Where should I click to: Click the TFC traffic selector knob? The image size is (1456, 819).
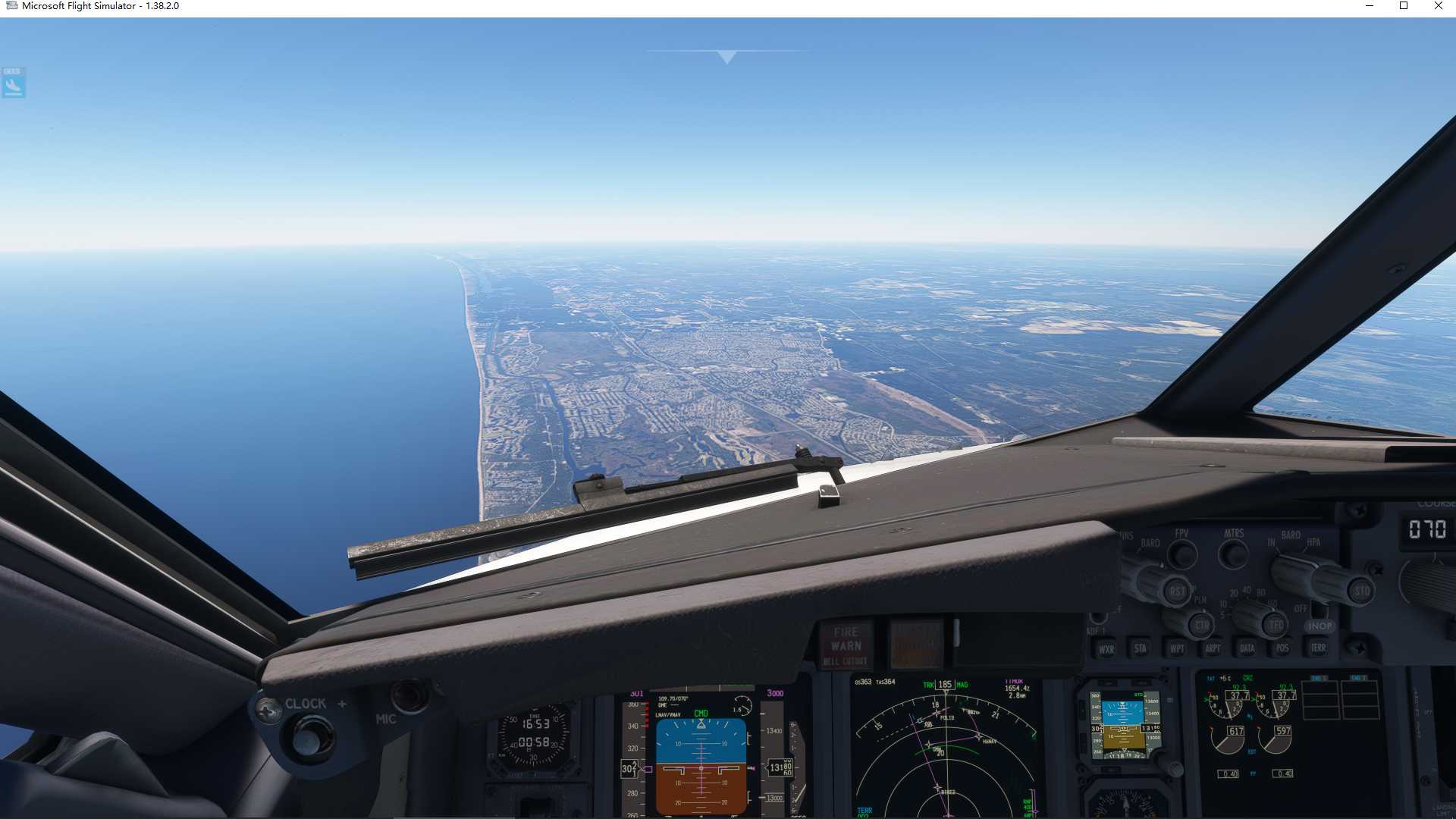tap(1274, 625)
